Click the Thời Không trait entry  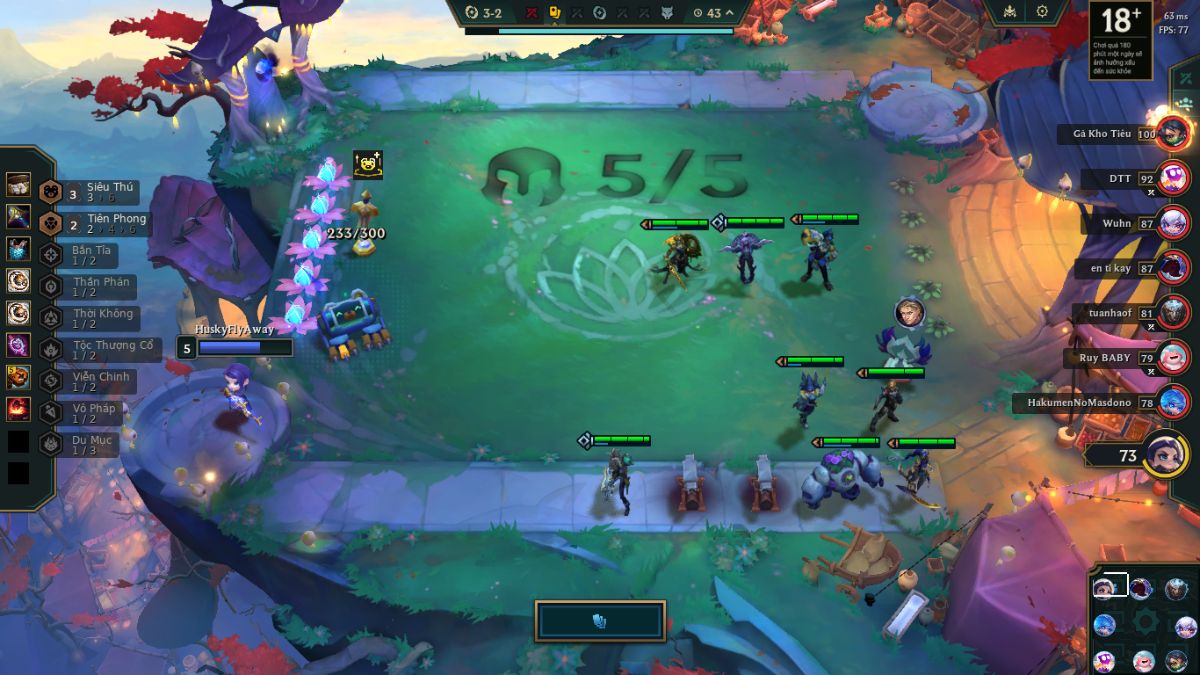tap(90, 318)
